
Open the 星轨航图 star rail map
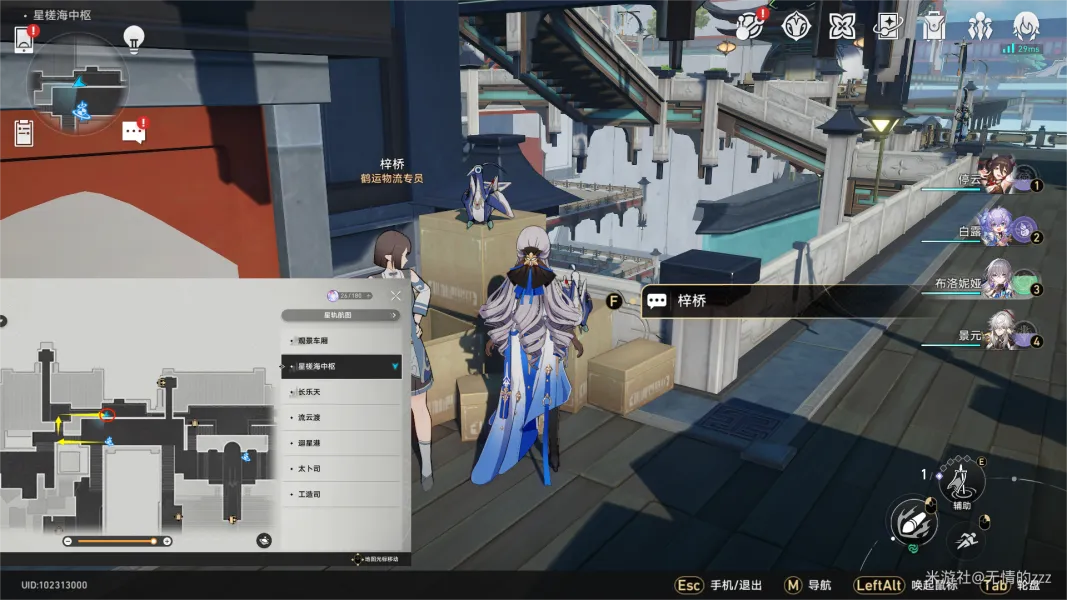(340, 315)
